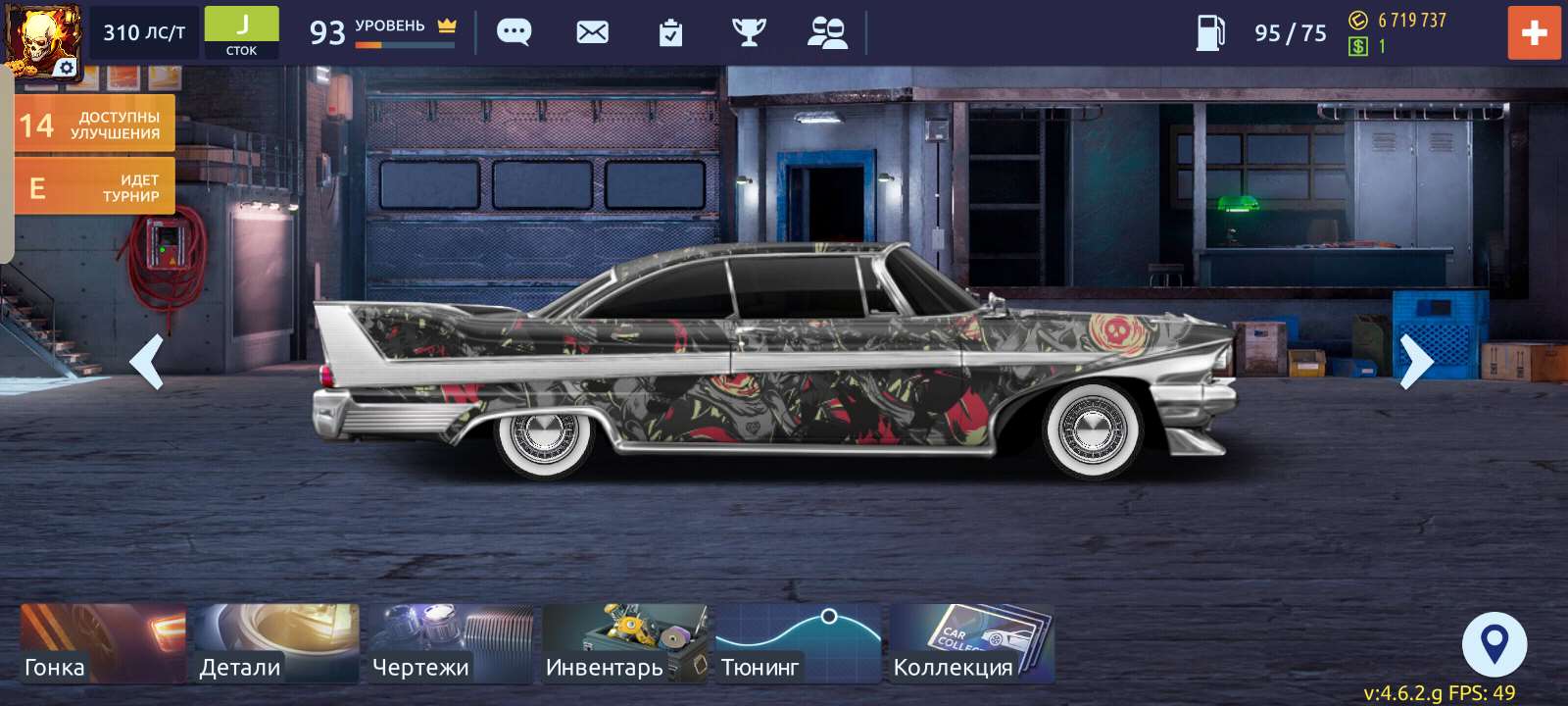Open the mail envelope icon
Viewport: 1568px width, 706px height.
pyautogui.click(x=590, y=32)
